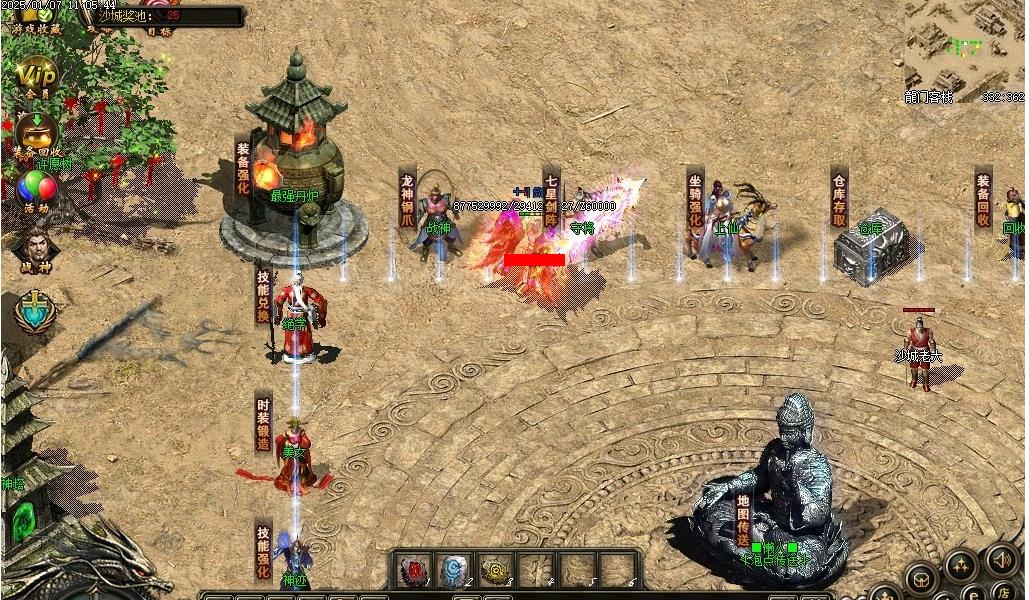This screenshot has height=600, width=1029.
Task: Select the red potion in hotbar slot 1
Action: [x=414, y=570]
